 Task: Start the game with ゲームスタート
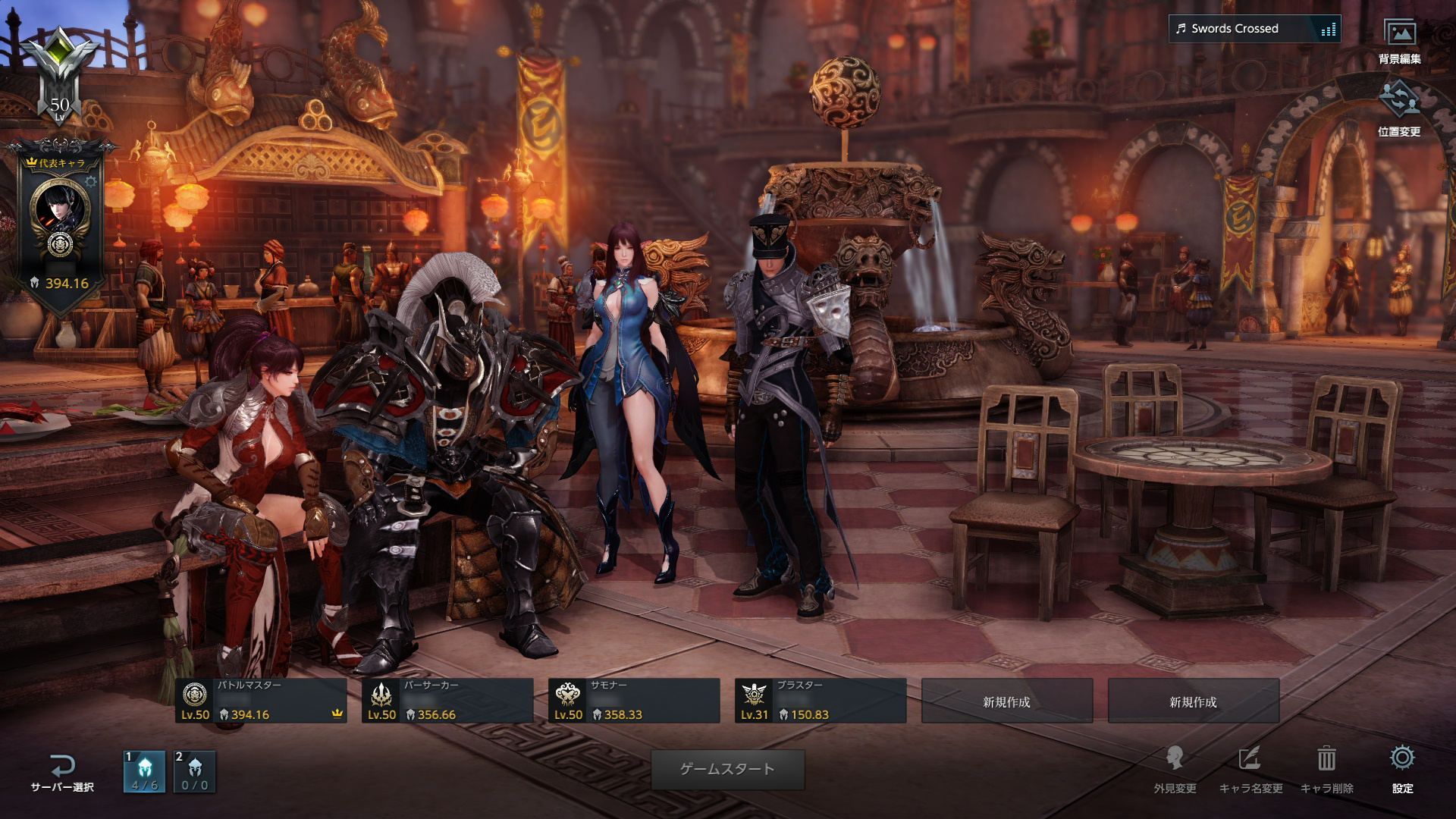tap(727, 769)
